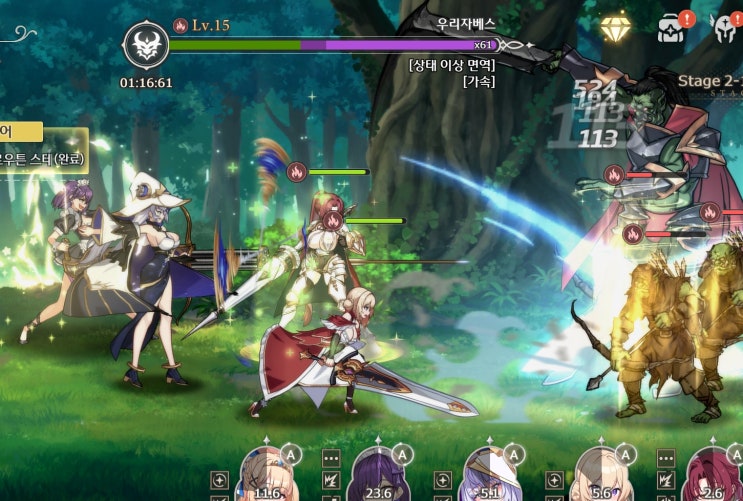Select silver-haired hero portrait with 5.1 cooldown

tap(490, 475)
